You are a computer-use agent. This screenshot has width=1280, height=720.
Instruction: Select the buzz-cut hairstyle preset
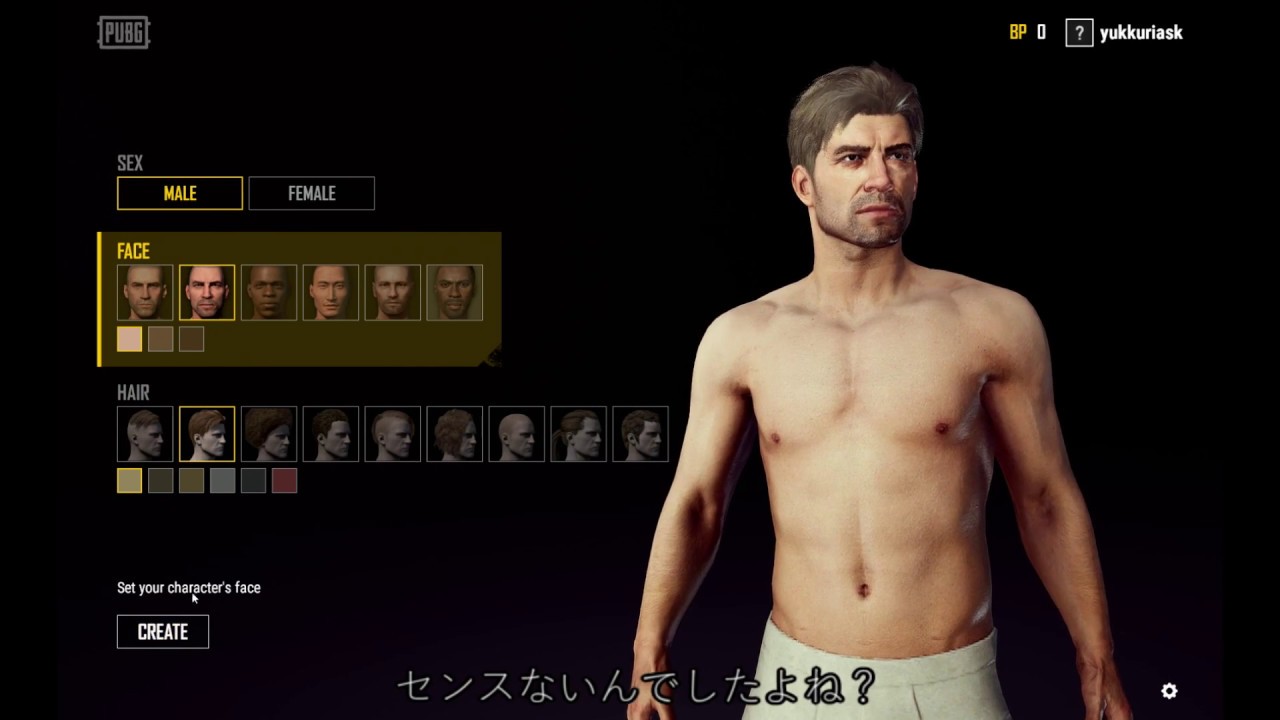pyautogui.click(x=393, y=433)
